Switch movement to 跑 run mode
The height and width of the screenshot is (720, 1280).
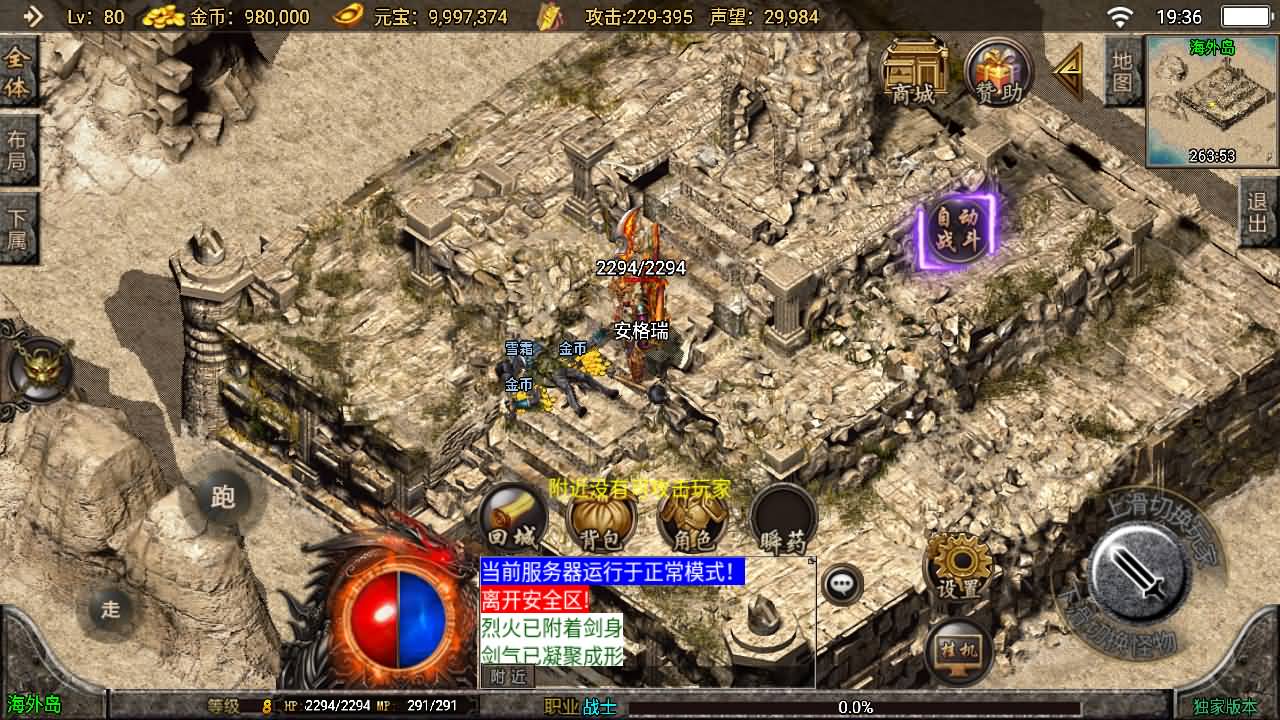pos(222,497)
